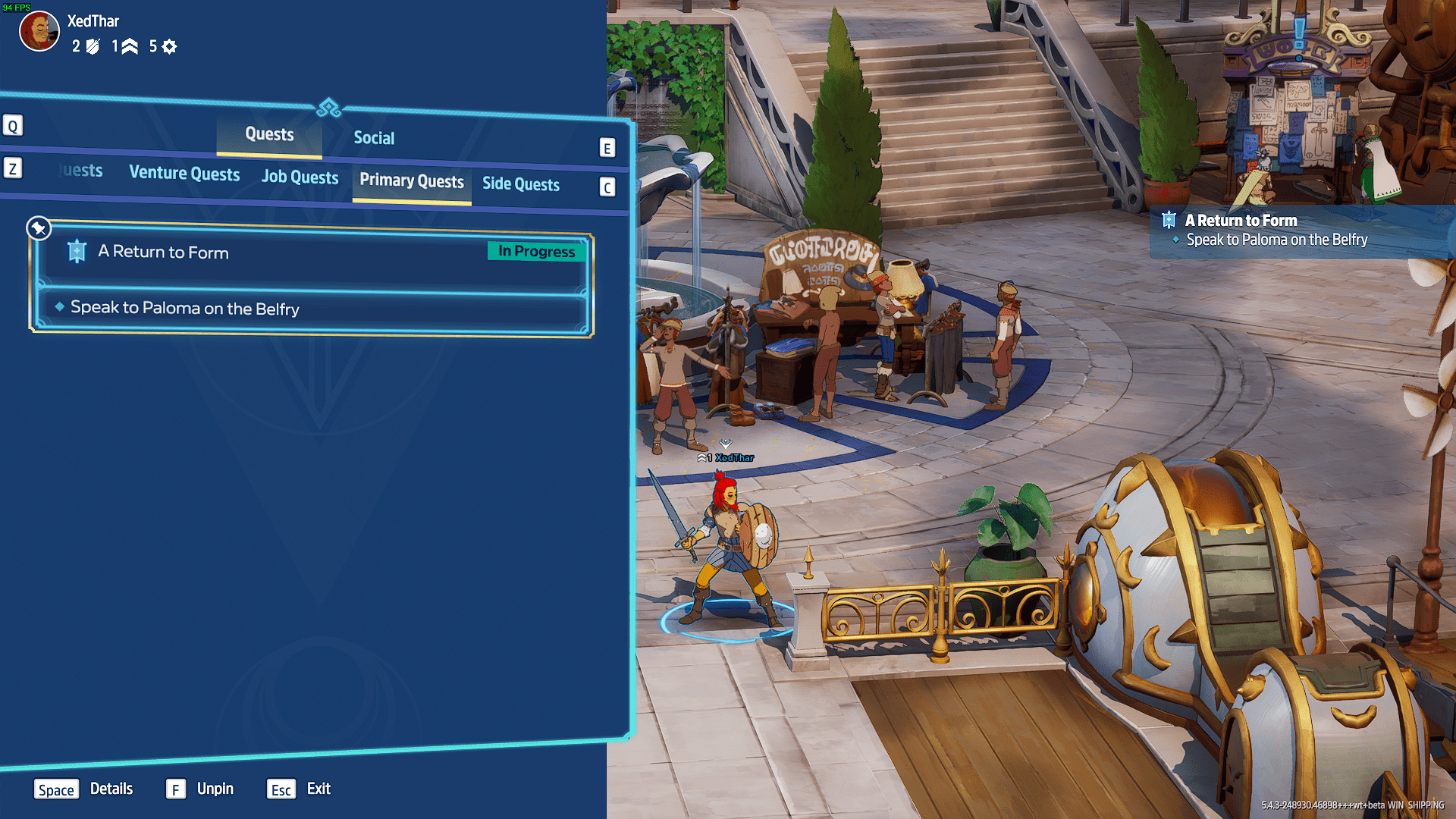Click the pin icon on the quest entry
Screen dimensions: 1456x819
click(x=39, y=227)
